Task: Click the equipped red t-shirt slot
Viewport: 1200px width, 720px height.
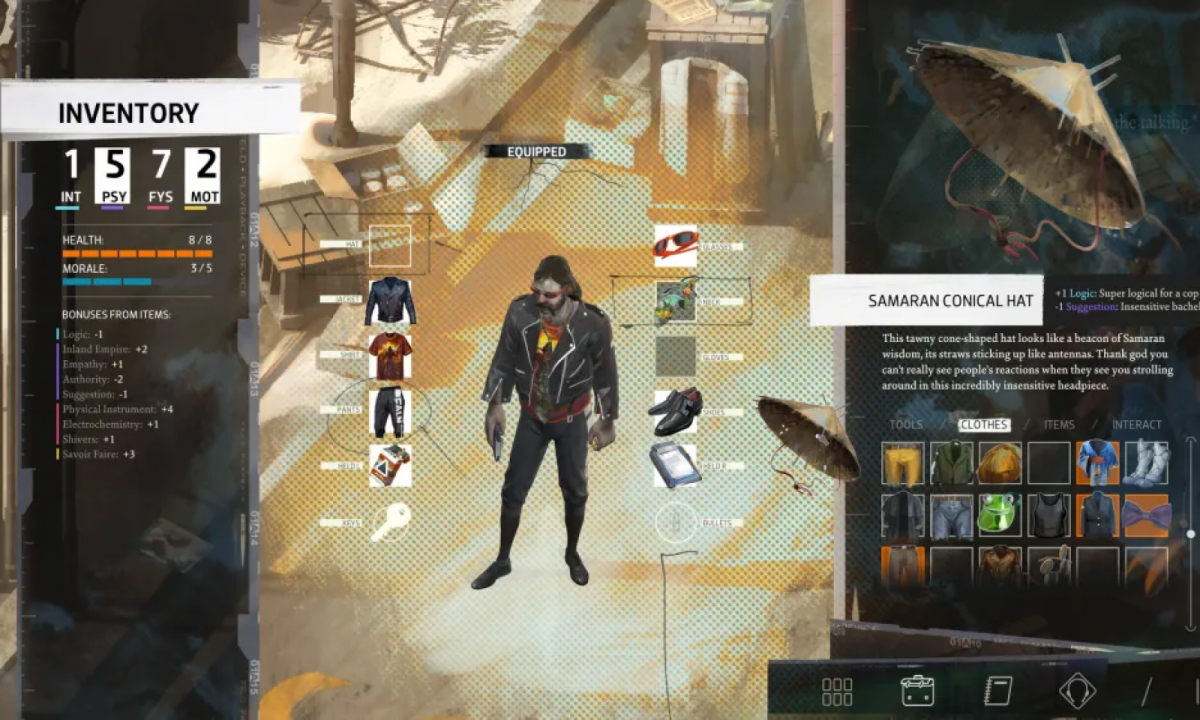Action: (x=390, y=355)
